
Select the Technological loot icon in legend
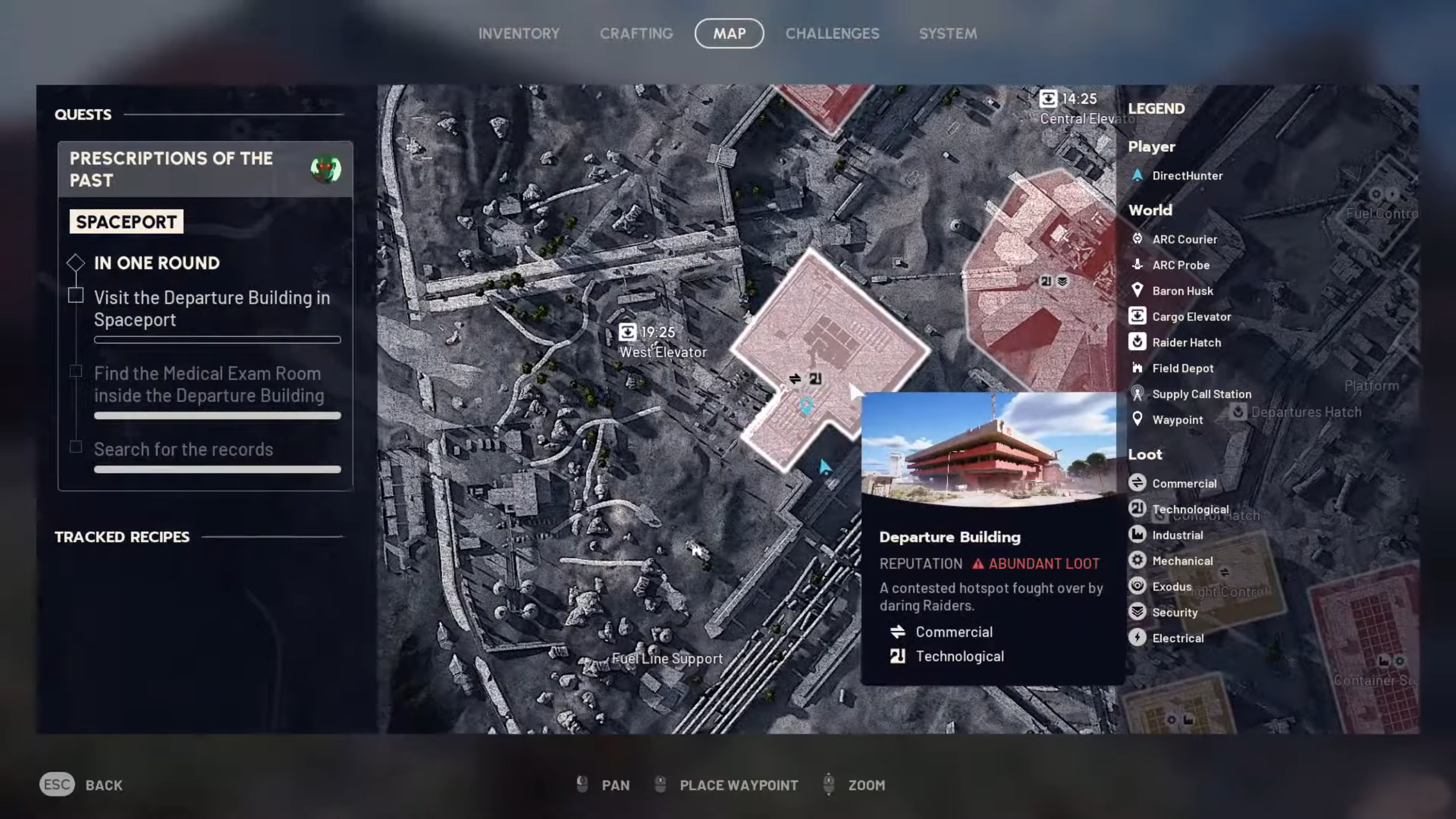click(x=1137, y=508)
